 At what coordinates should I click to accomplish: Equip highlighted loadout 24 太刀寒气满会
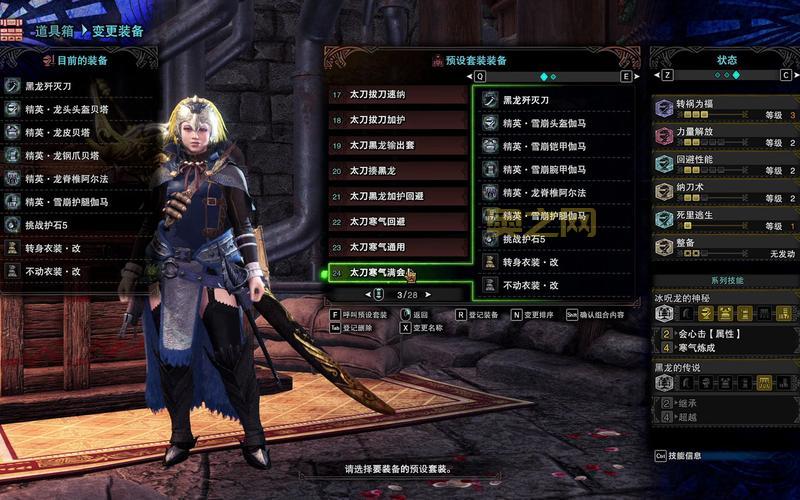[x=398, y=272]
